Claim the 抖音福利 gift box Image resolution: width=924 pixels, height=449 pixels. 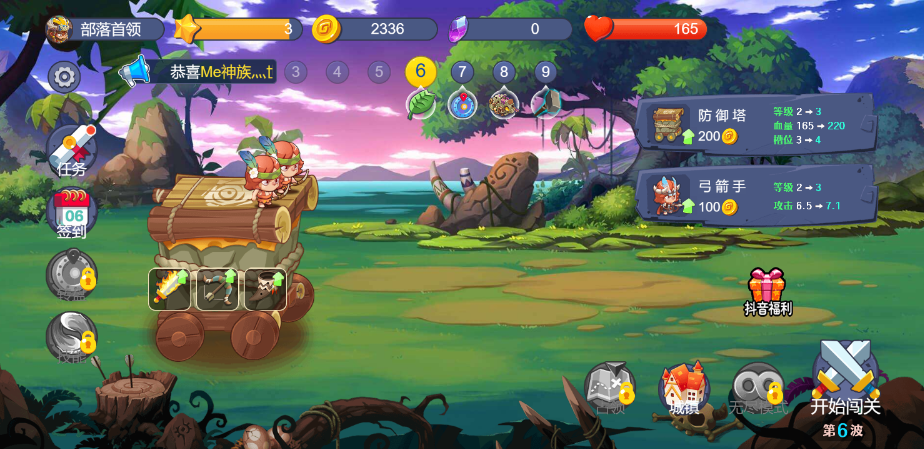pos(767,290)
